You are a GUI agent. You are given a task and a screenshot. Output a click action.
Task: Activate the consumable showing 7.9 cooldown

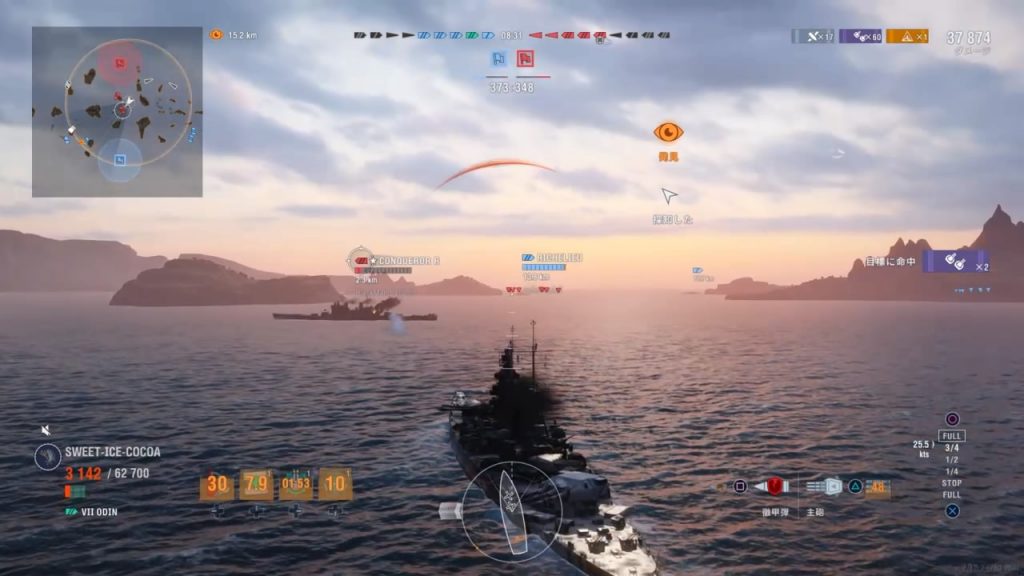pos(256,485)
